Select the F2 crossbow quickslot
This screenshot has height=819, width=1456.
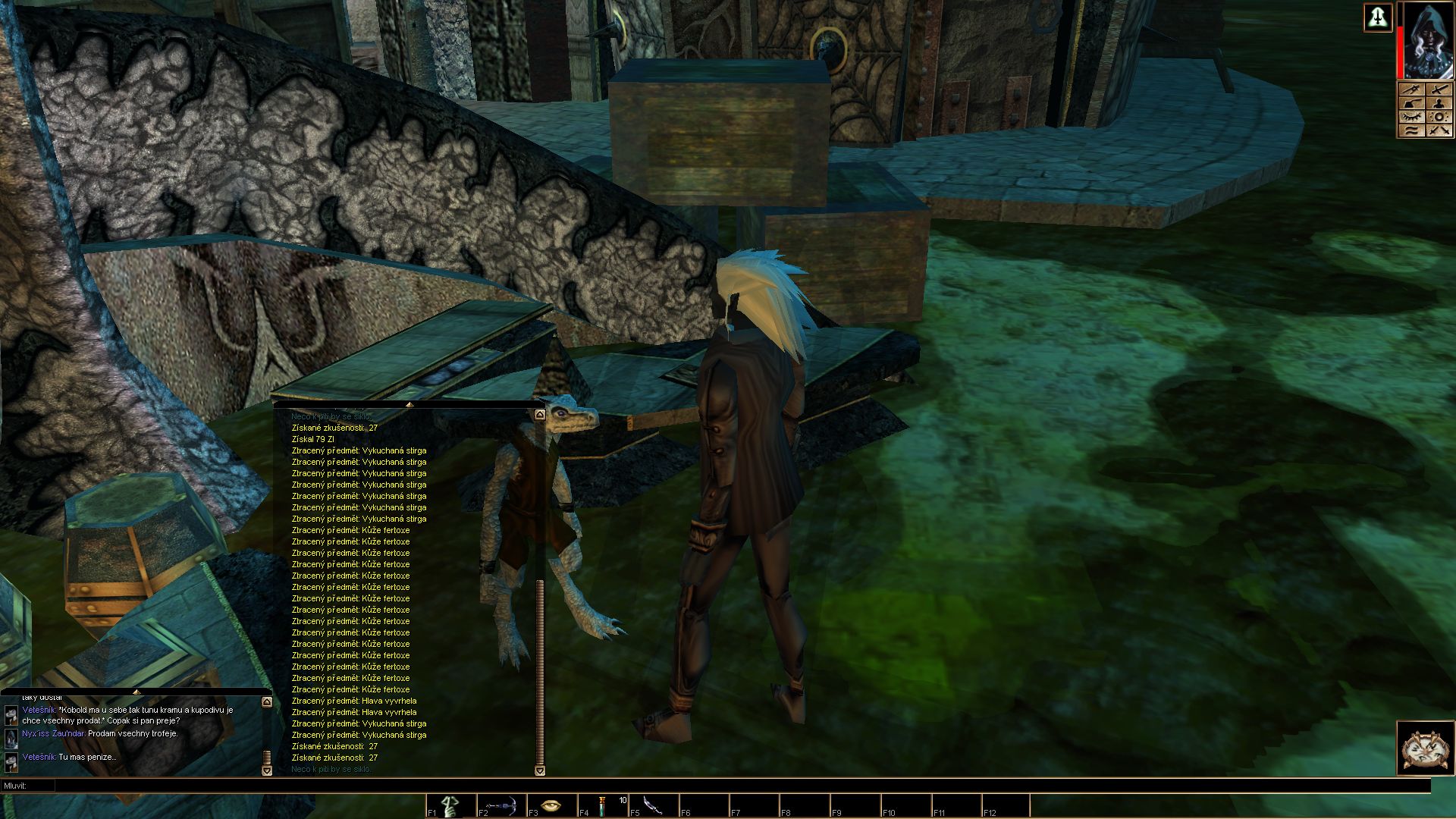point(502,805)
